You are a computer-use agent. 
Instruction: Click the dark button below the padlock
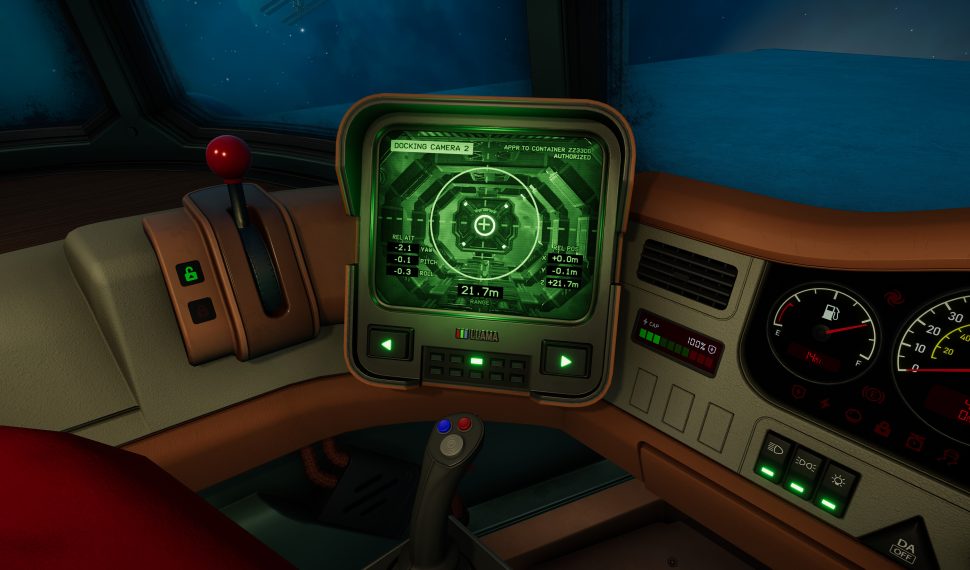[201, 311]
